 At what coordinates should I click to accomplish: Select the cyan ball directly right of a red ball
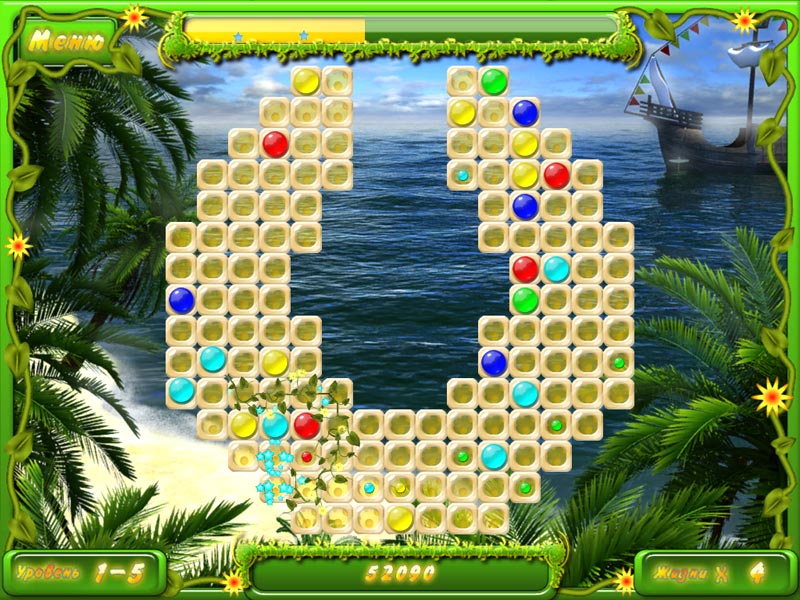click(x=556, y=268)
